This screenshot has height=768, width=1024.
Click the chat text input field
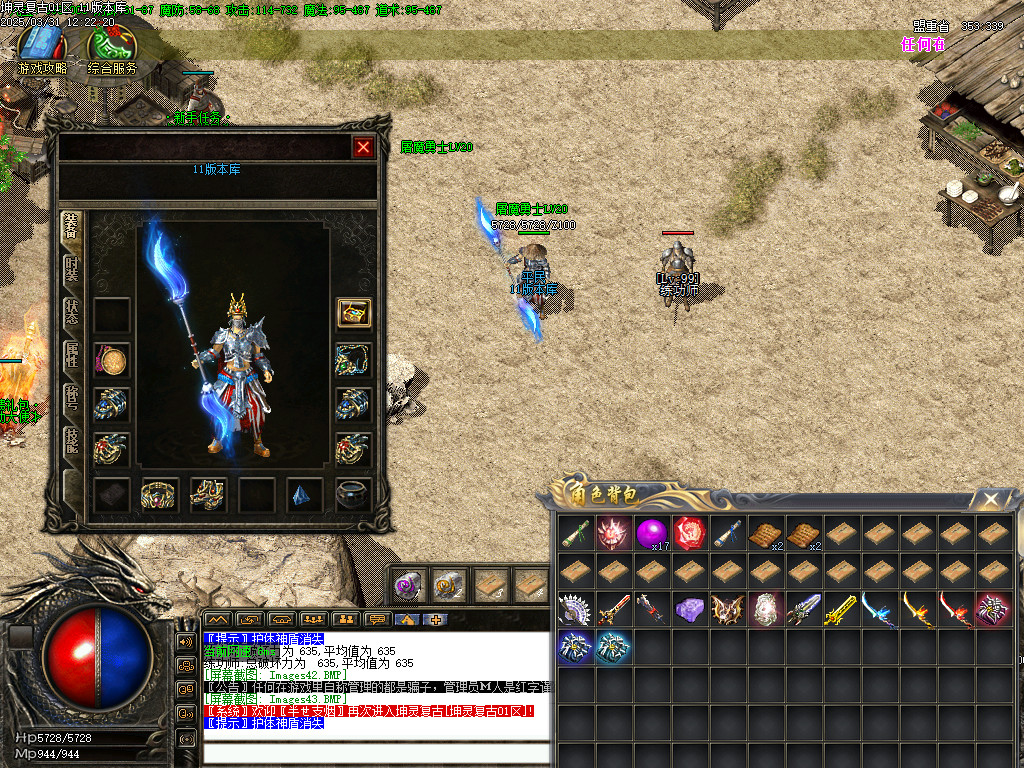point(375,754)
